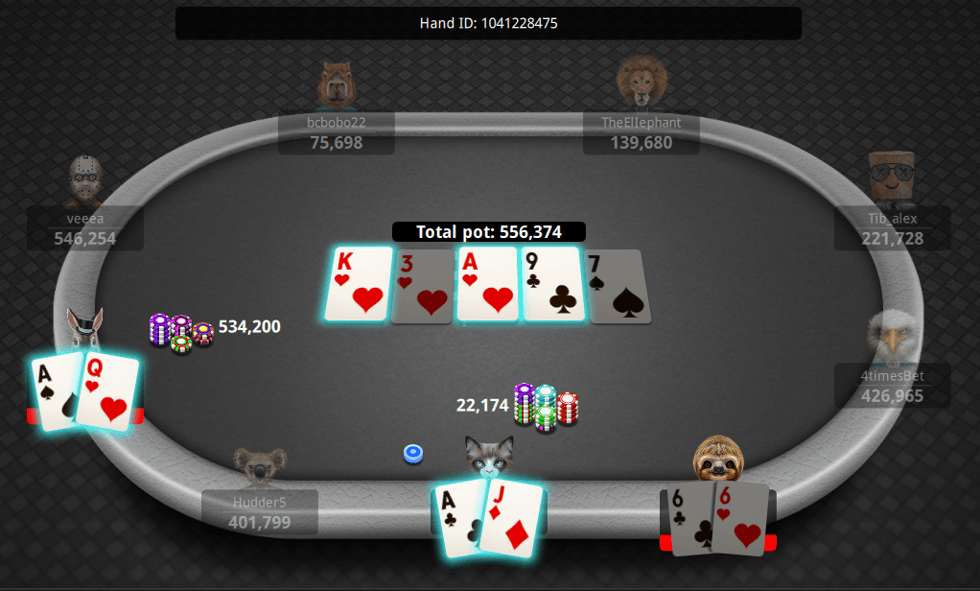Click veeea's seat name plate
The width and height of the screenshot is (980, 591).
tap(85, 228)
